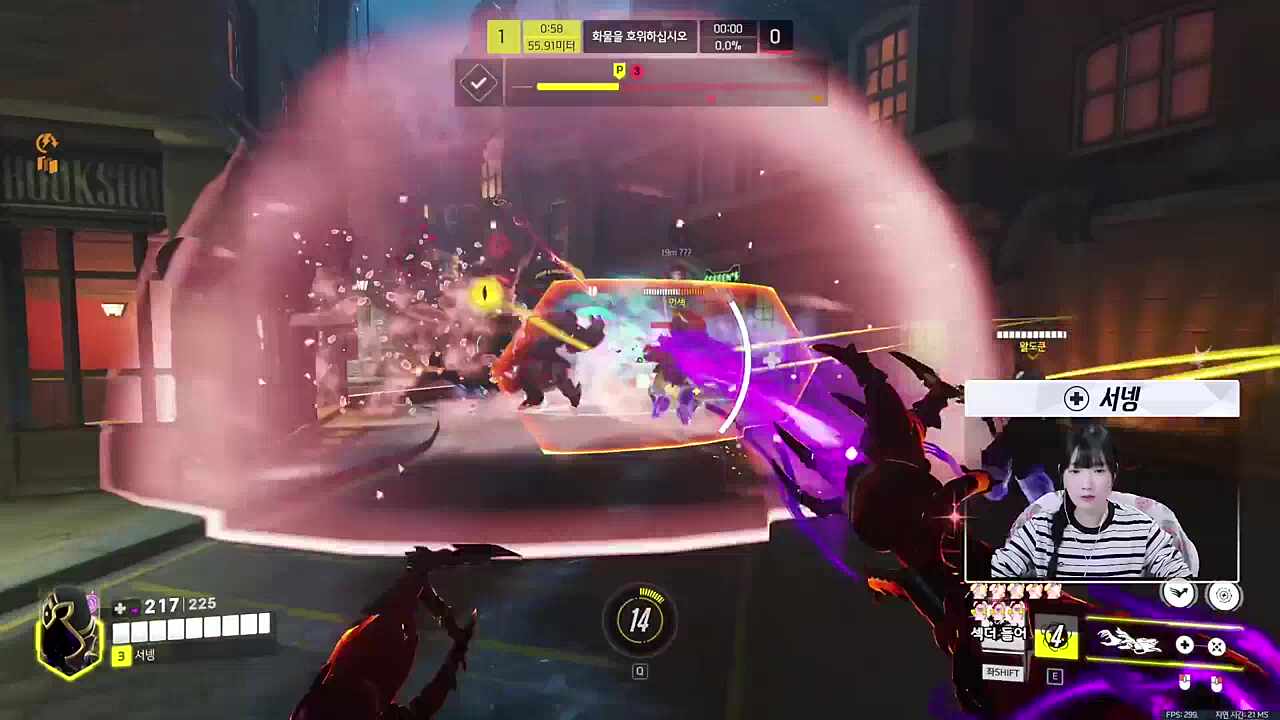
Task: Click the Biotic Grasp hands weapon icon
Action: click(x=1129, y=642)
